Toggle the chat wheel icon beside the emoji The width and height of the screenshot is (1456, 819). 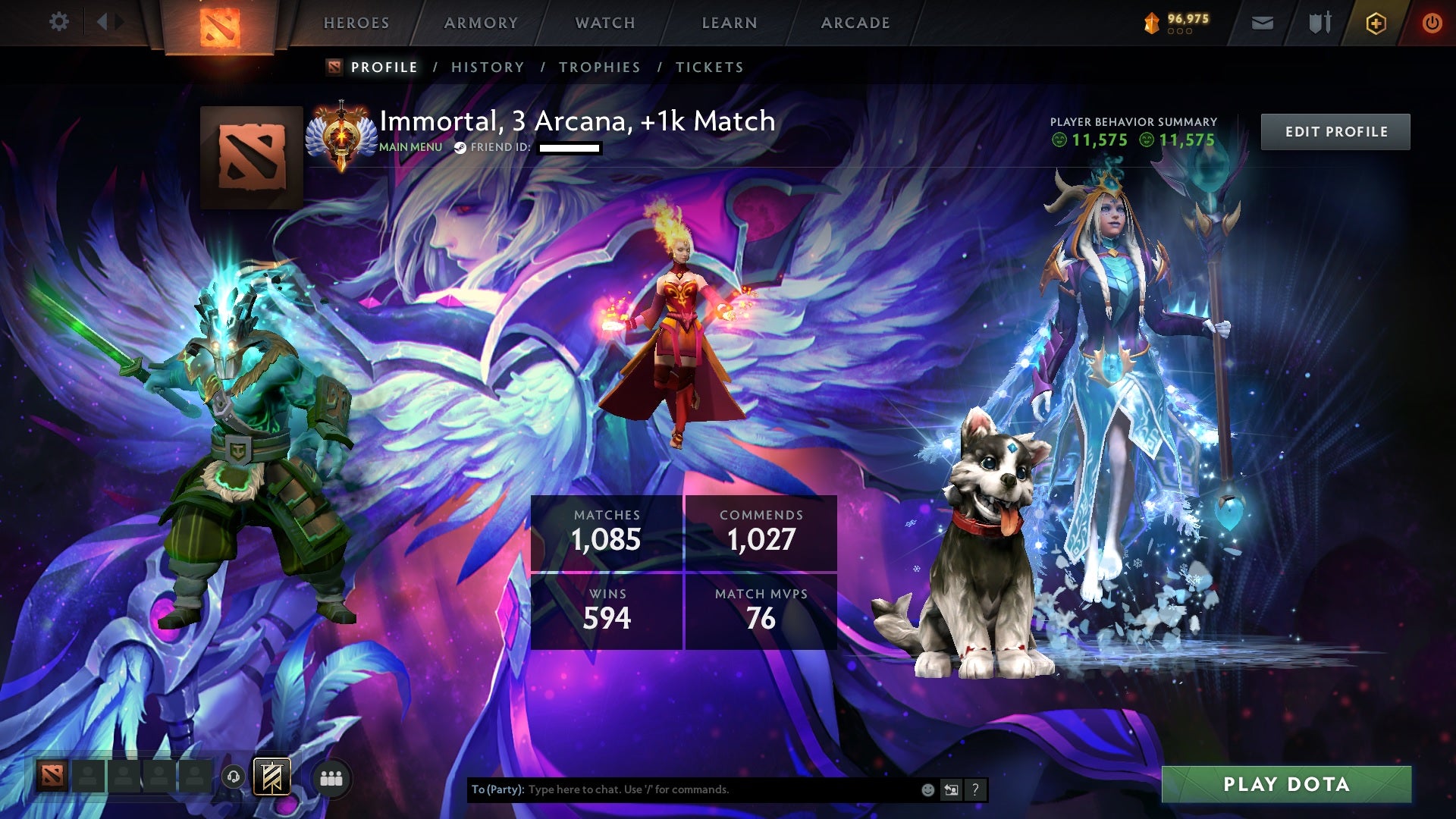coord(950,789)
